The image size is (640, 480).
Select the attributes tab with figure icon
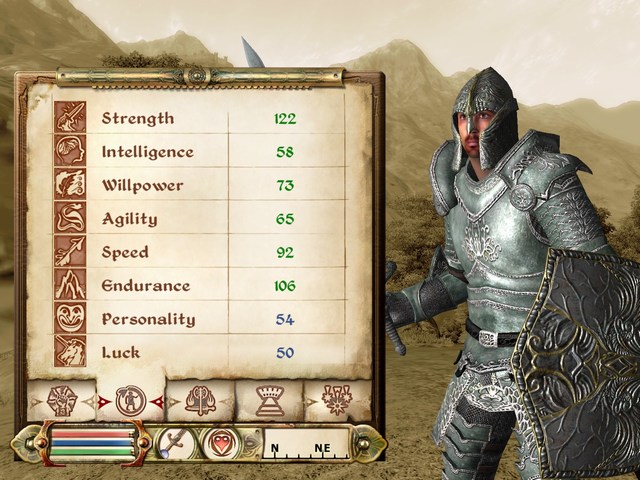click(x=129, y=400)
